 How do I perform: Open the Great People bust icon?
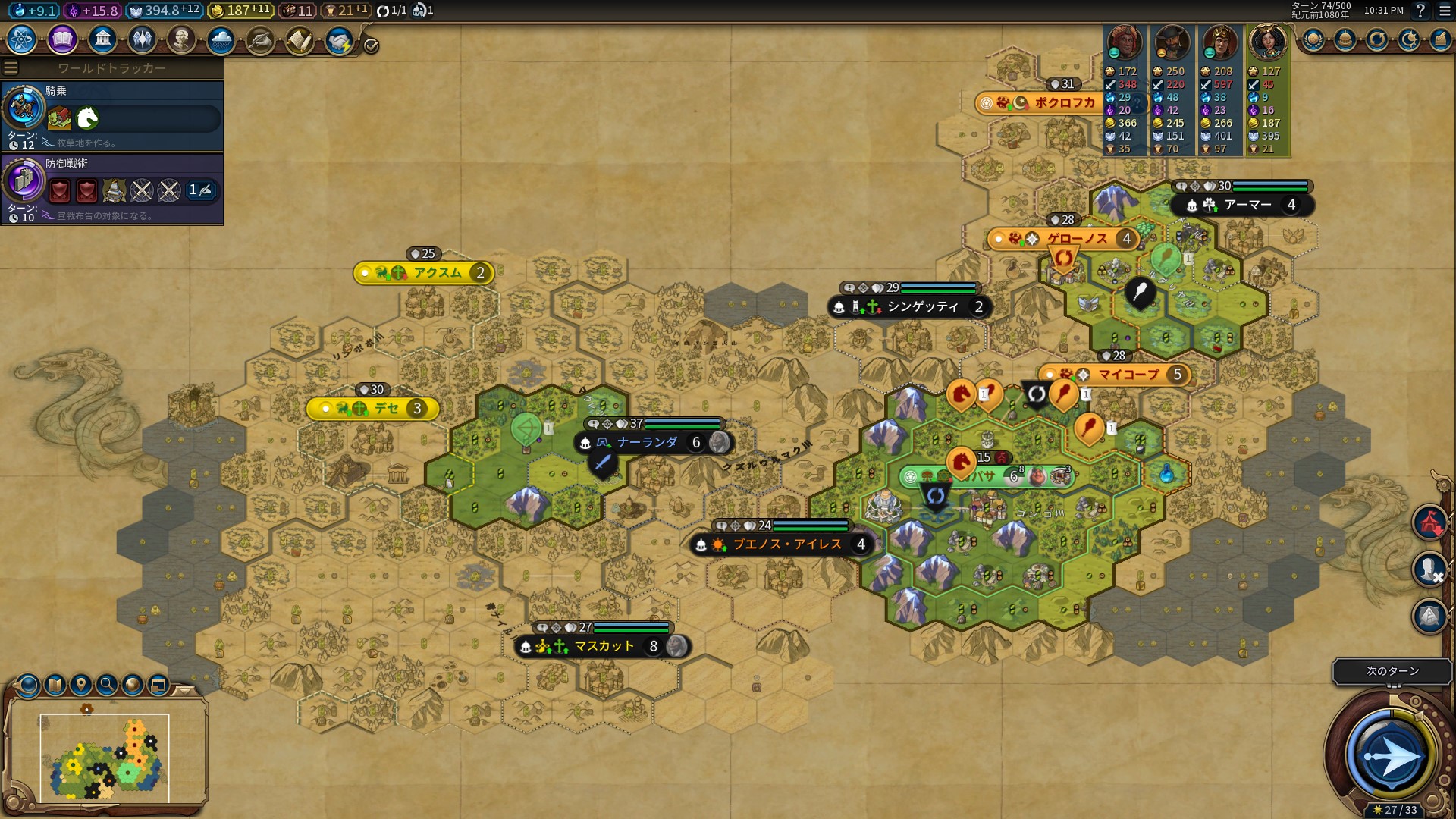tap(181, 39)
